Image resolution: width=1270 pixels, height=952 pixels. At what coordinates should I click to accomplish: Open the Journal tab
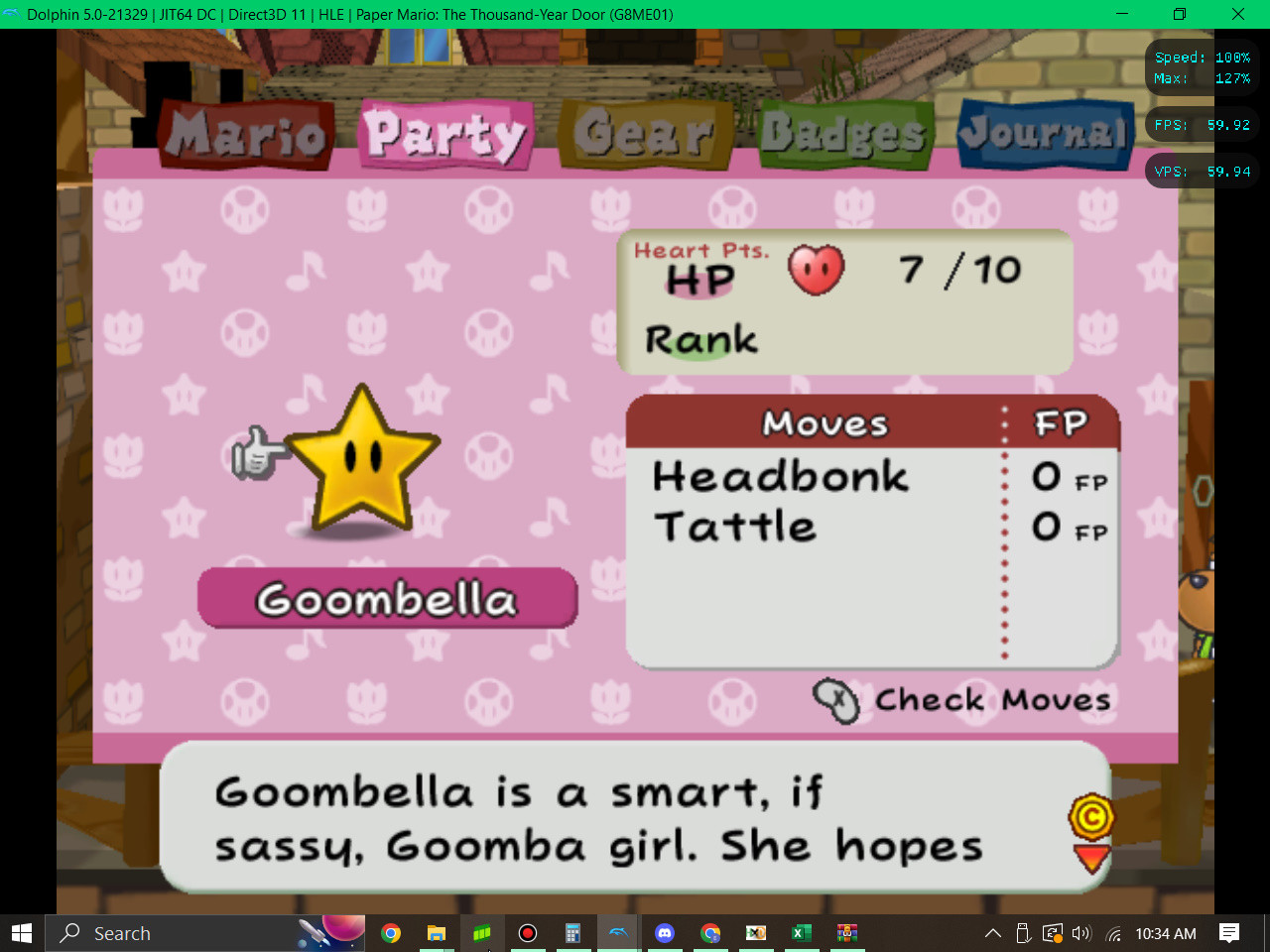[x=1045, y=132]
